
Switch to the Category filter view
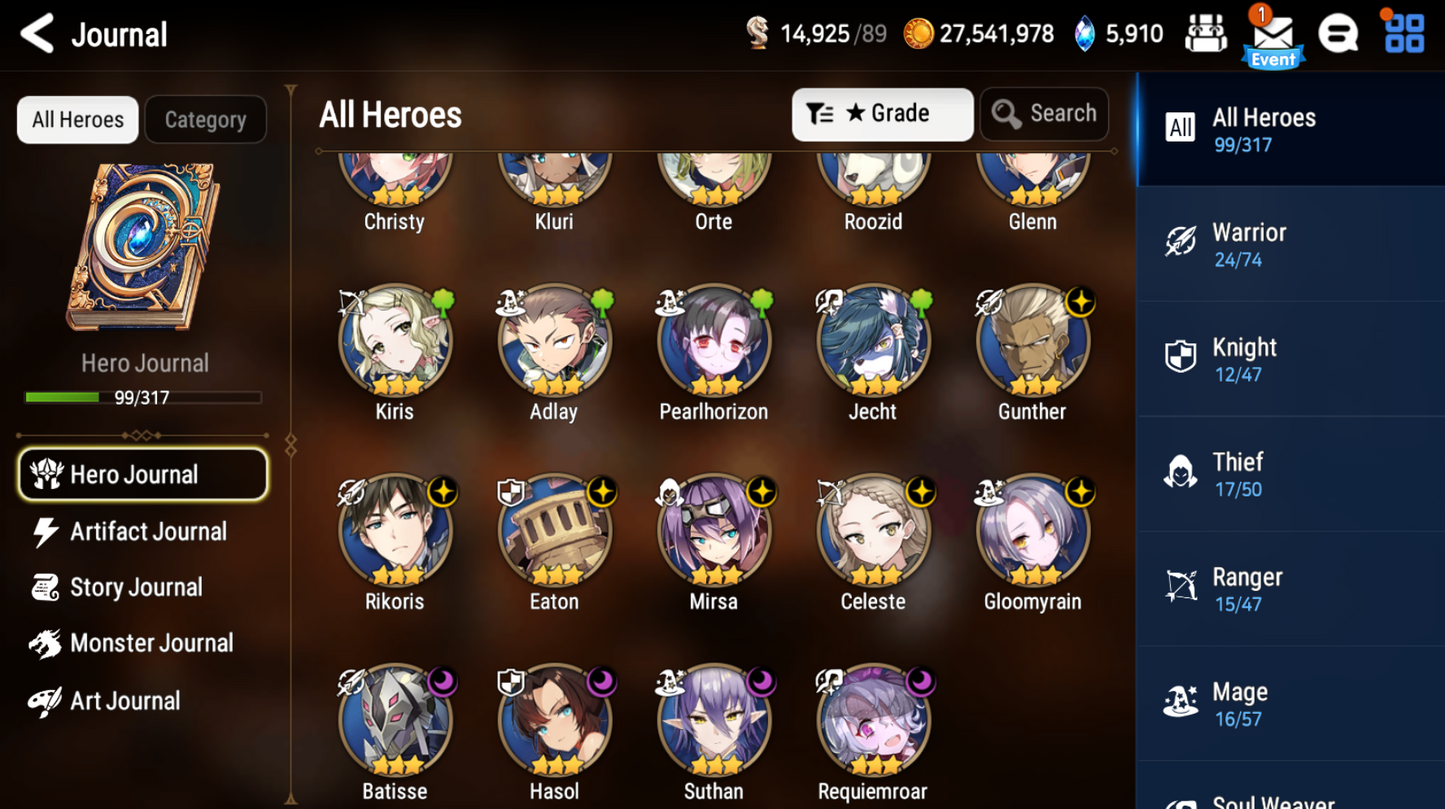pyautogui.click(x=205, y=119)
